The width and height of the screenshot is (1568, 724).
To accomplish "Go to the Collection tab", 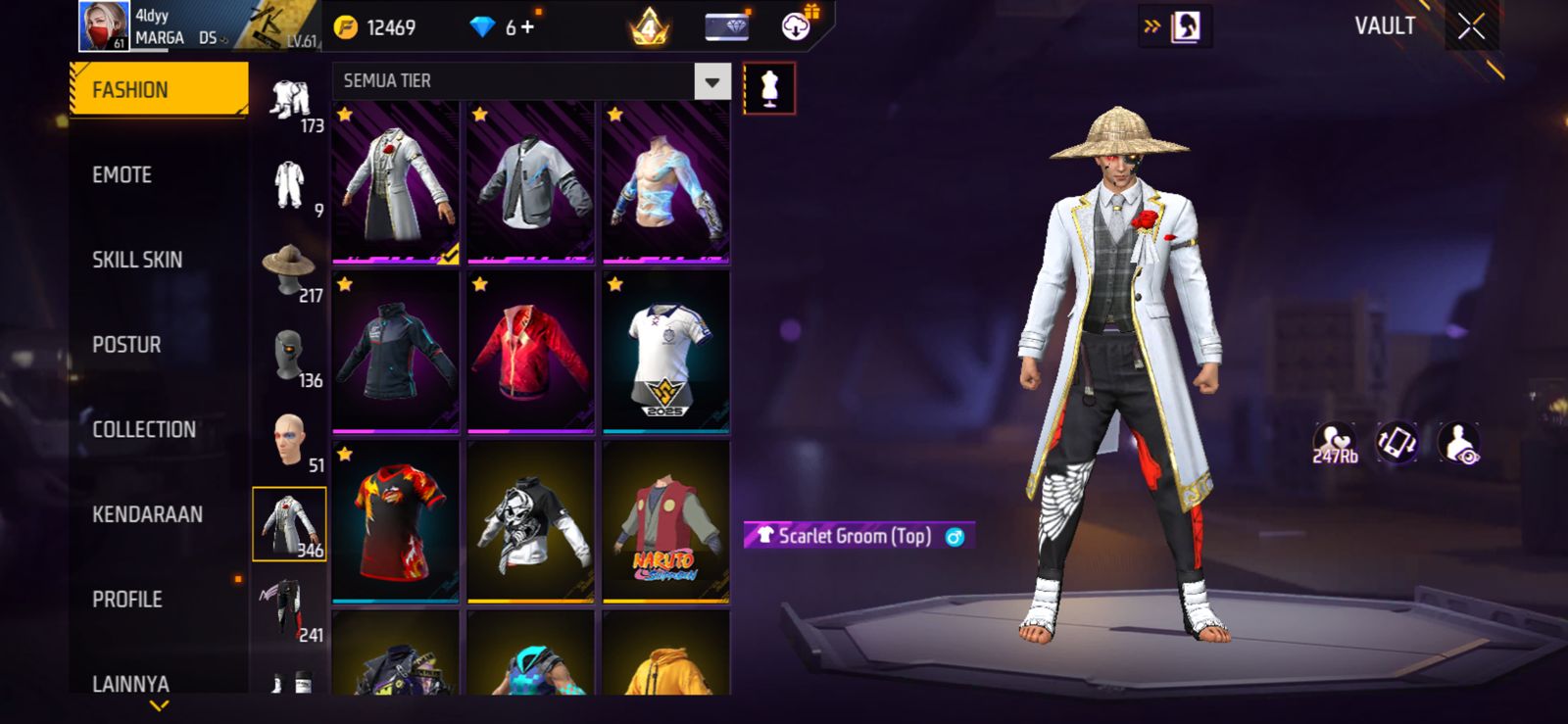I will 144,429.
